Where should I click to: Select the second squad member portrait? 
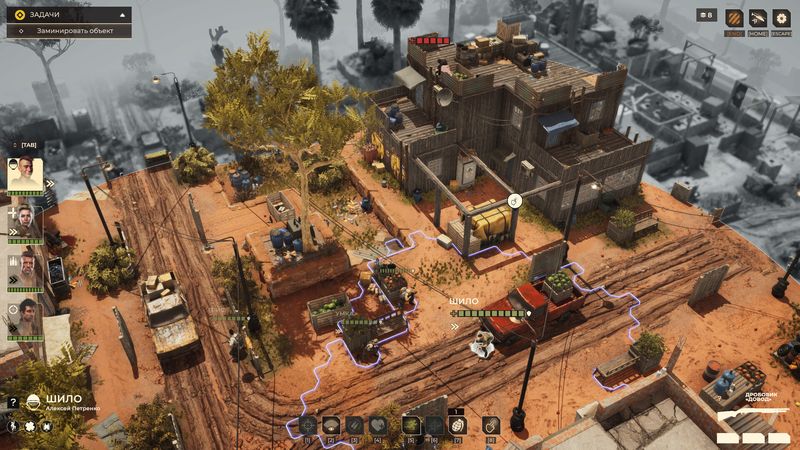(26, 222)
